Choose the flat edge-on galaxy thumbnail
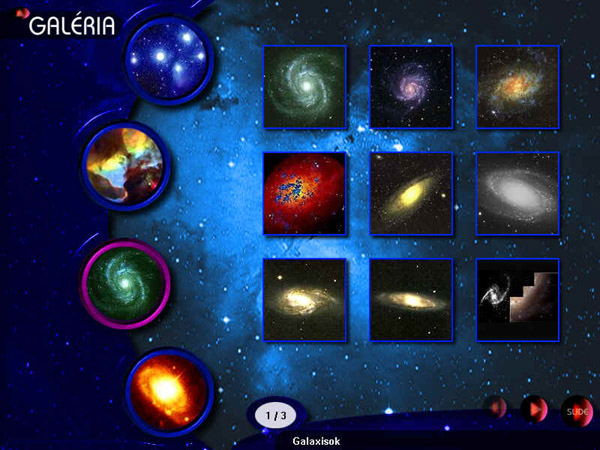The image size is (600, 450). pos(411,299)
